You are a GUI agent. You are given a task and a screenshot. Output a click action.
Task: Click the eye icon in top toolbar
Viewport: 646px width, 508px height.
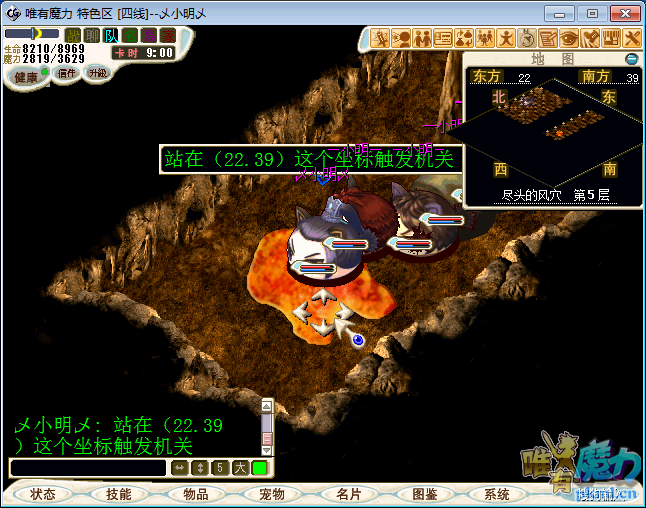coord(568,38)
